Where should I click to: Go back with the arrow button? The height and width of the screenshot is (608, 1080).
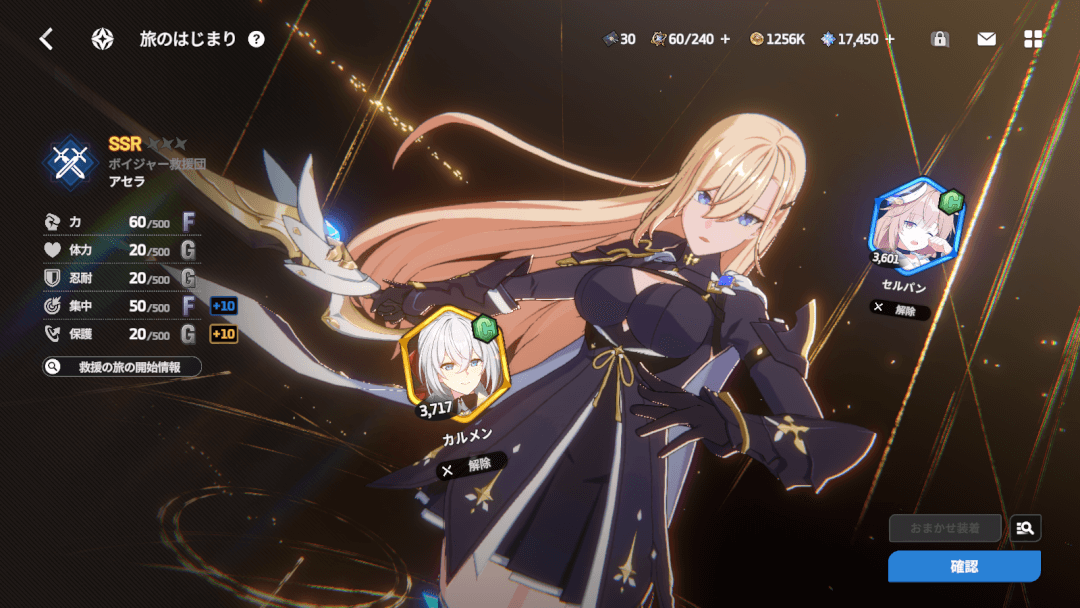pos(46,39)
